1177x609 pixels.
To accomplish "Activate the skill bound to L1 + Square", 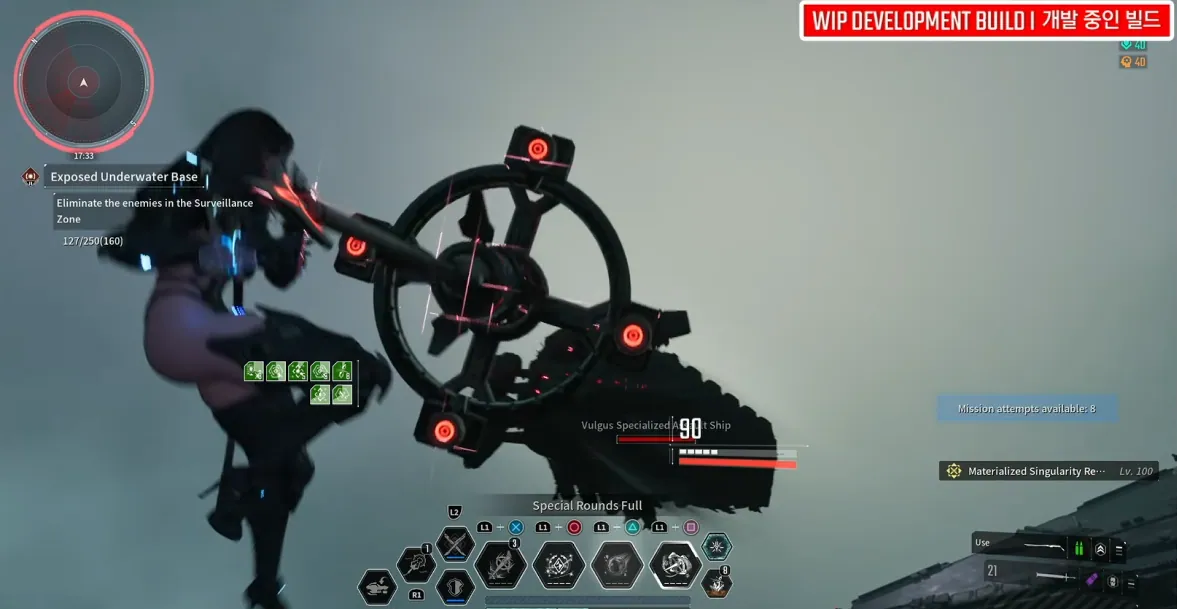I will 675,565.
